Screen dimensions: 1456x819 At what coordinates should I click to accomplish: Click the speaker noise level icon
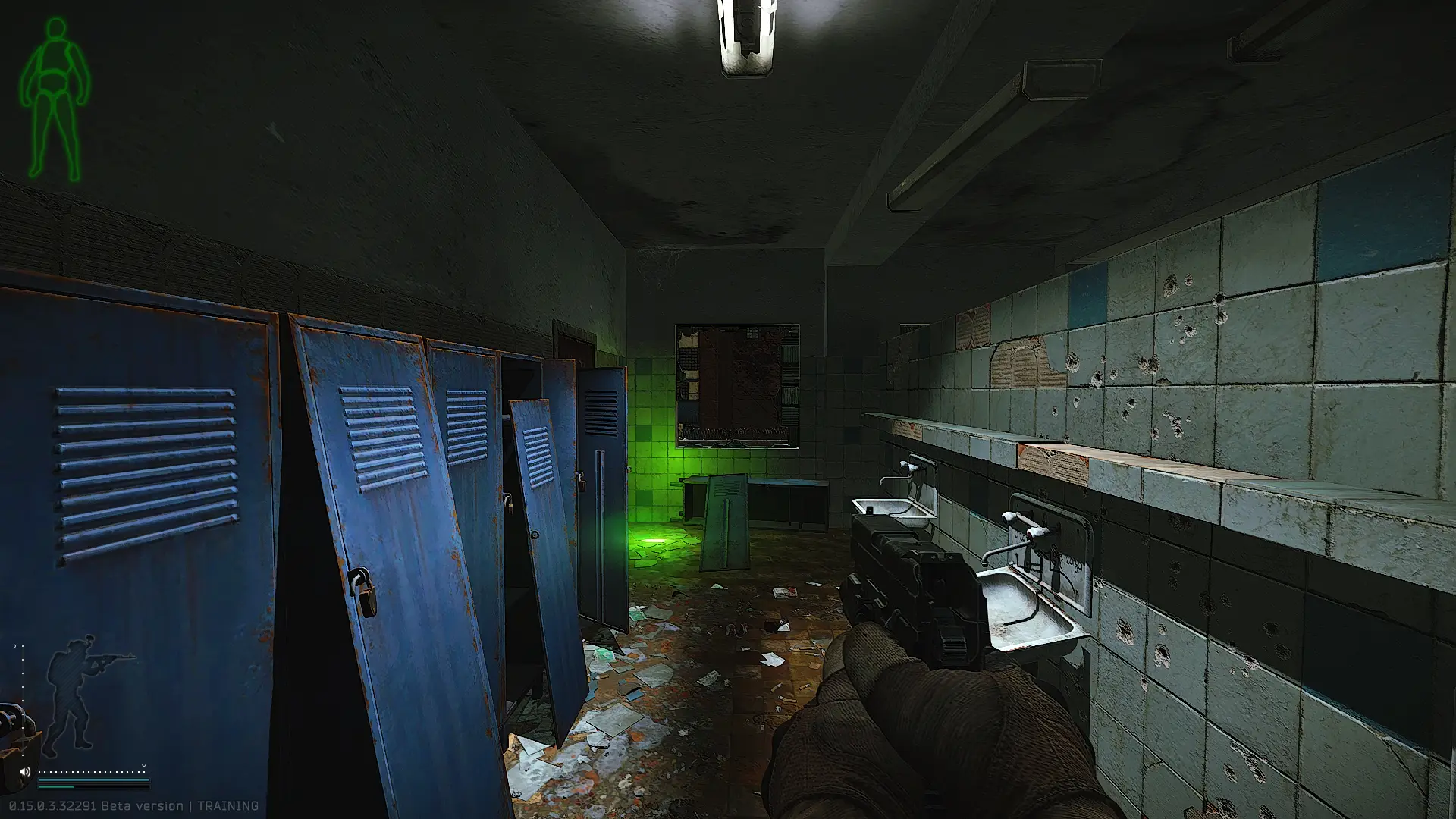coord(24,772)
